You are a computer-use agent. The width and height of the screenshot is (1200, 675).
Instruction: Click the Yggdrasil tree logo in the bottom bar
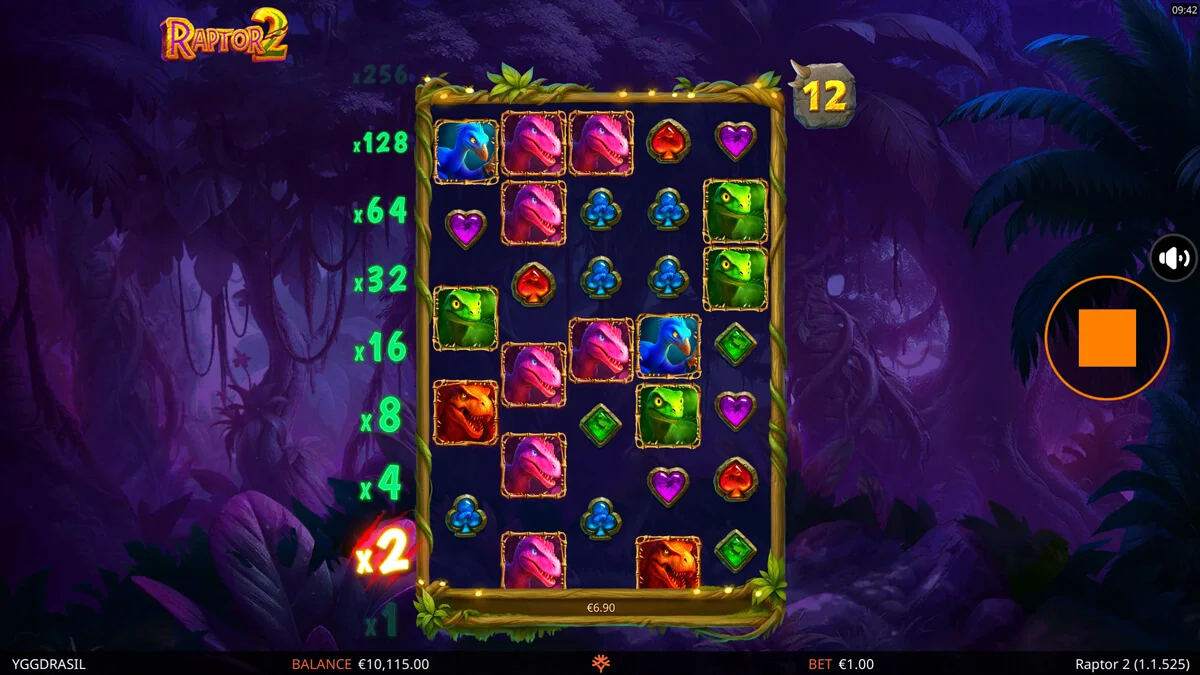[601, 664]
